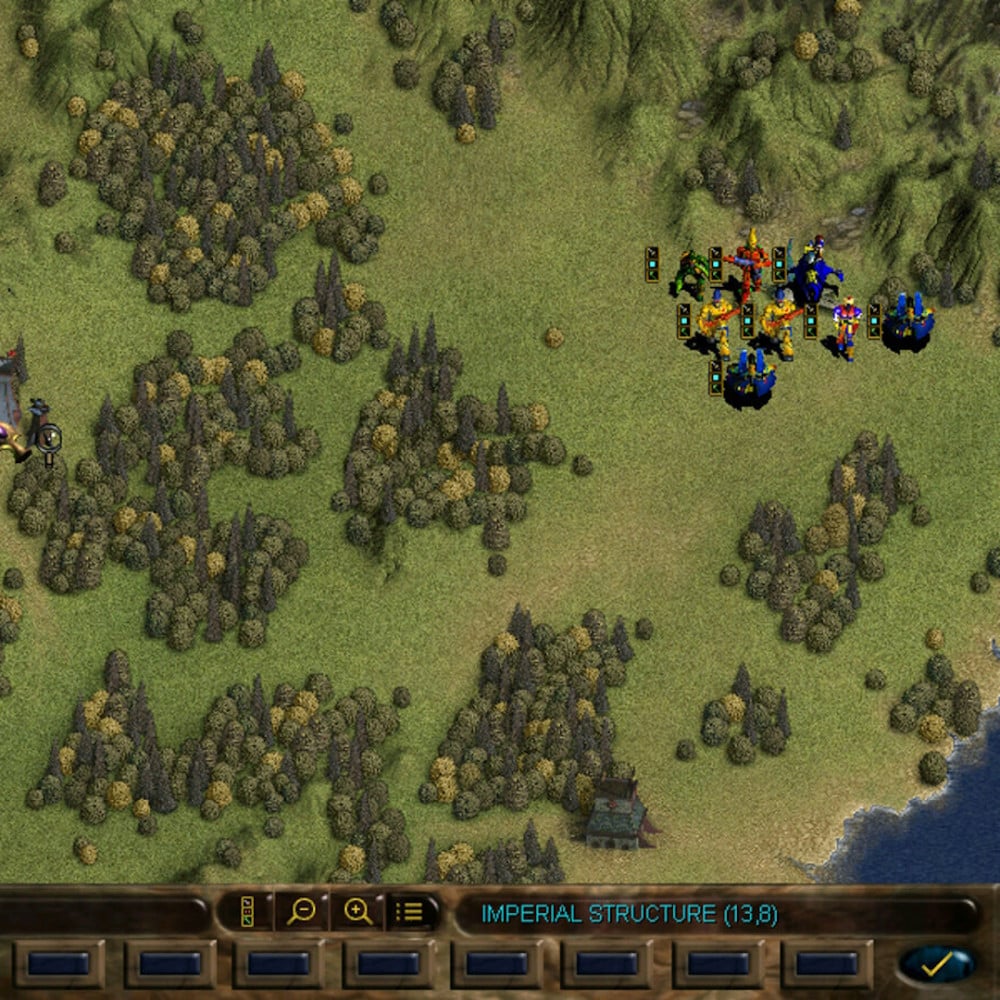The height and width of the screenshot is (1000, 1000).
Task: Confirm with the yellow checkmark button
Action: click(937, 964)
